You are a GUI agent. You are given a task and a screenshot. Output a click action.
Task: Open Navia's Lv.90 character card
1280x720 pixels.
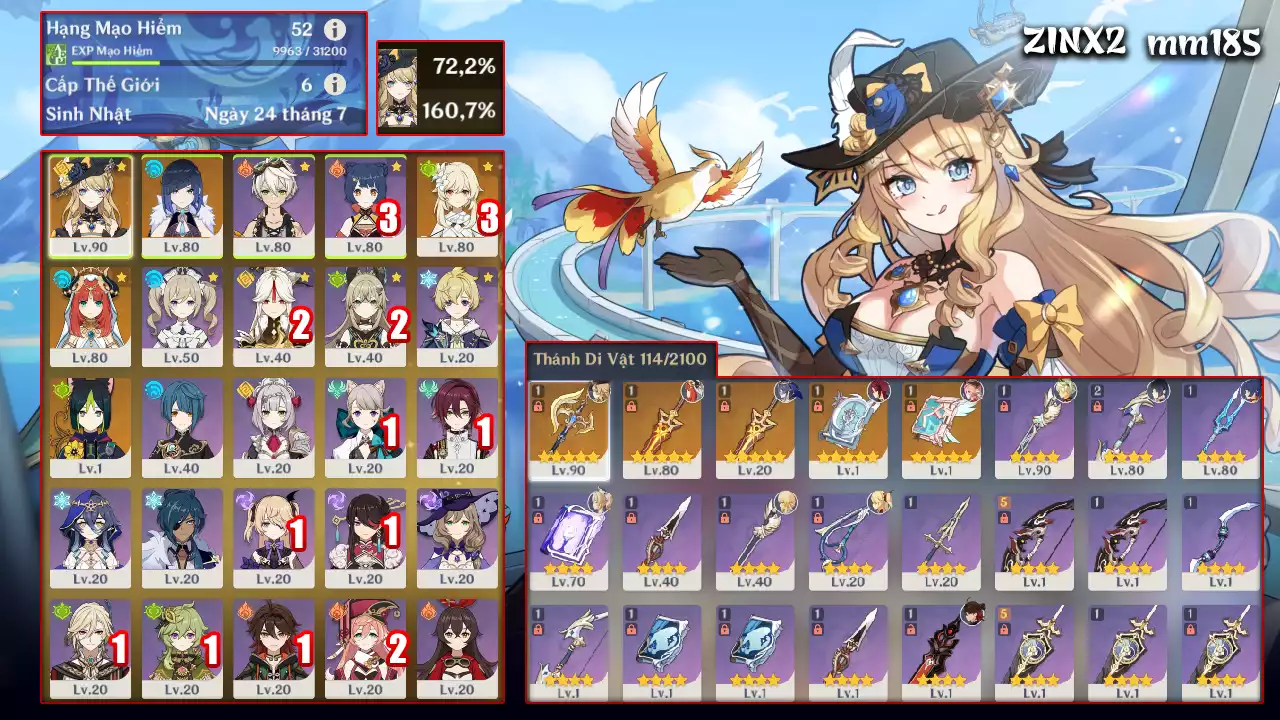coord(89,205)
